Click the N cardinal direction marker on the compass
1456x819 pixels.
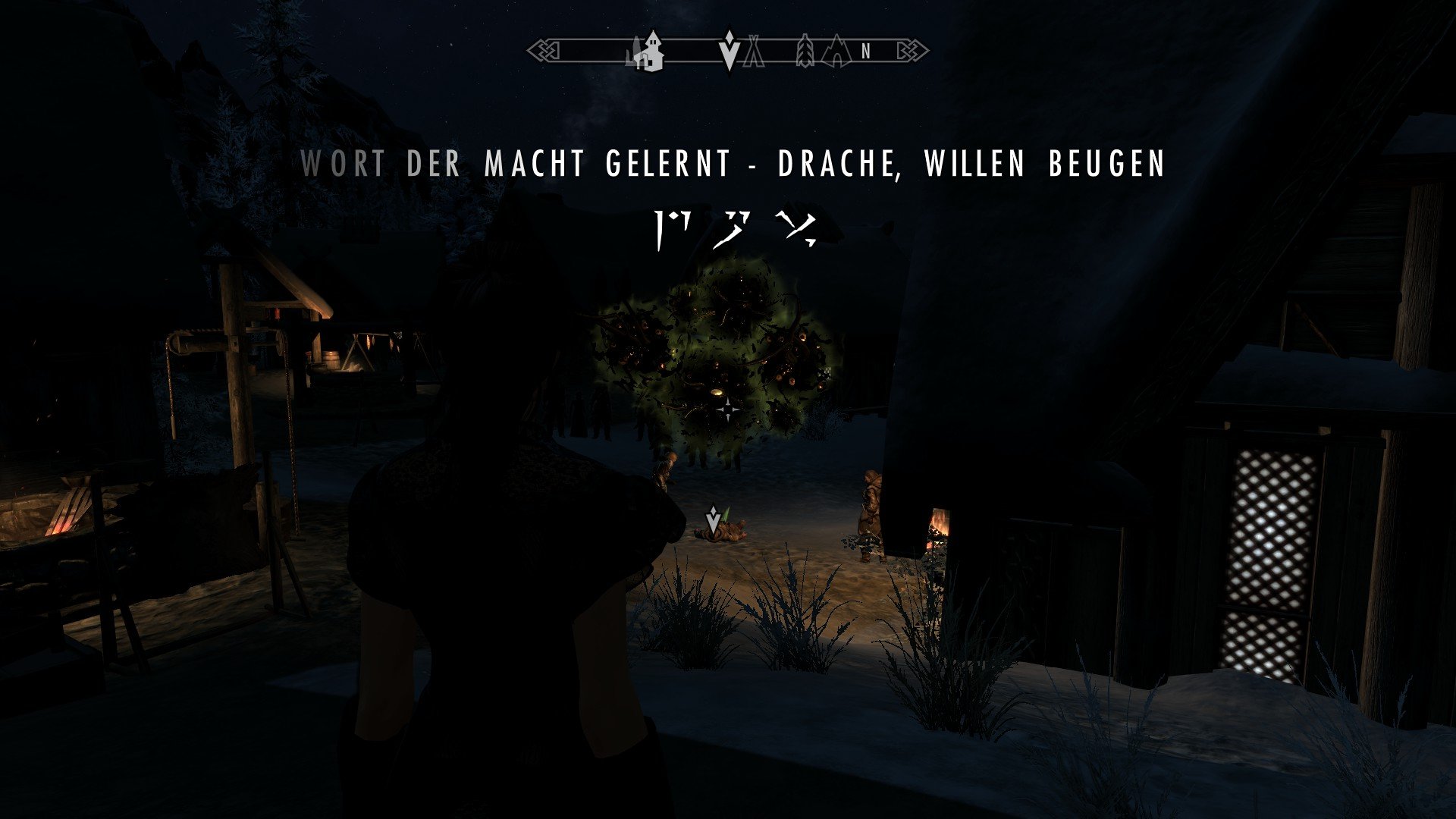867,52
